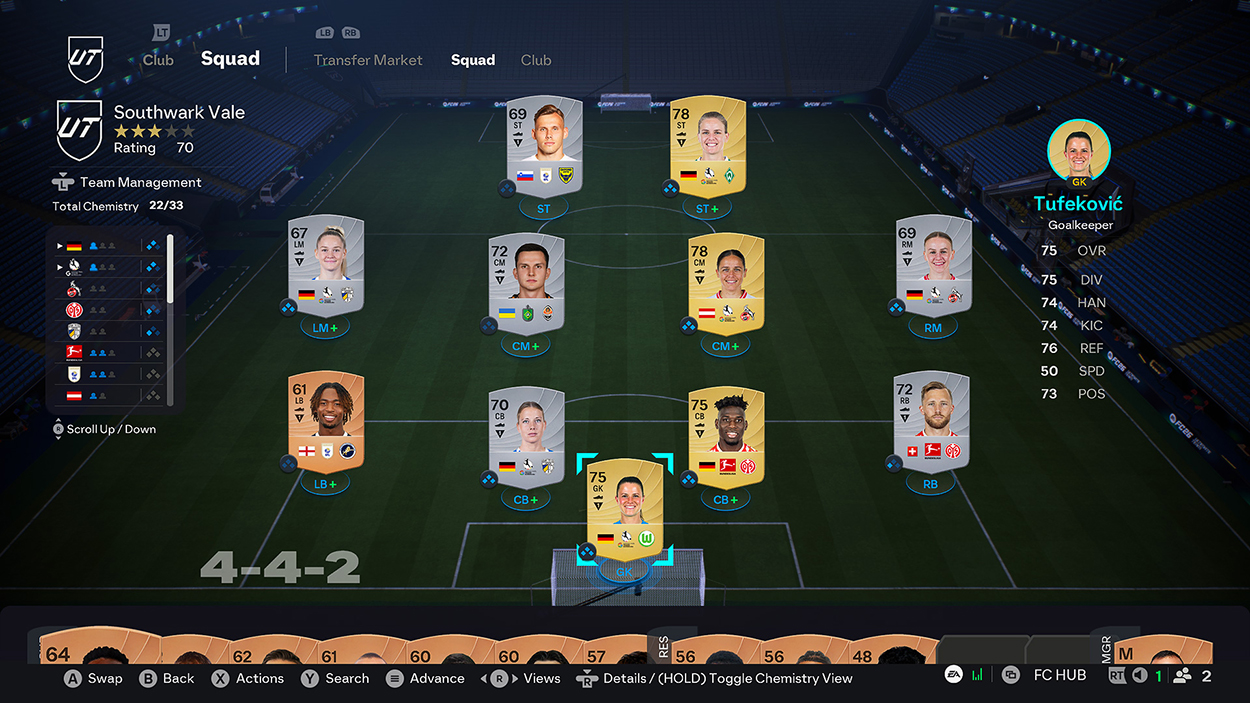Select the 67-rated left midfielder card

point(325,264)
